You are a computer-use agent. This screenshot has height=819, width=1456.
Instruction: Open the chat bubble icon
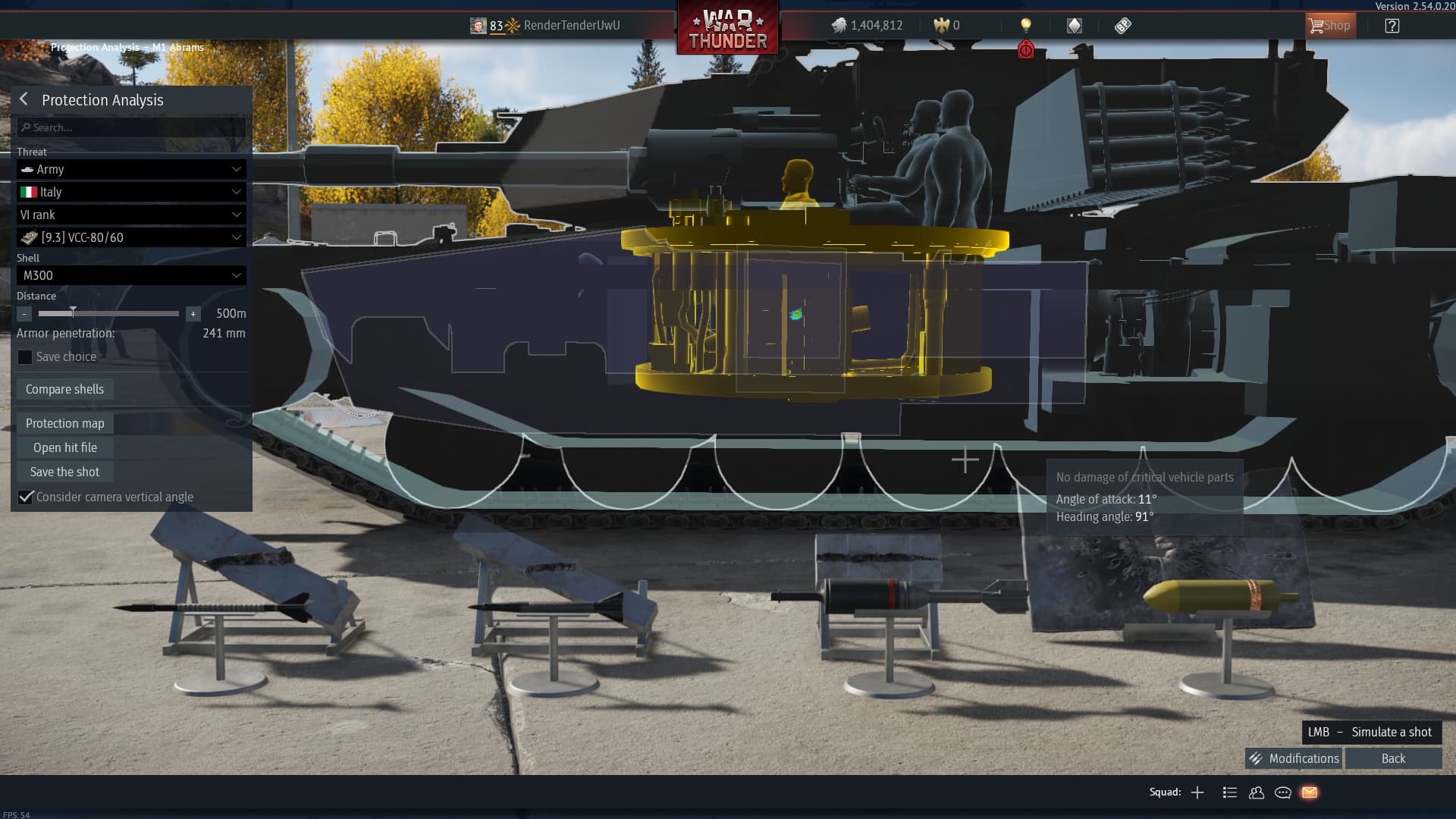[1283, 792]
